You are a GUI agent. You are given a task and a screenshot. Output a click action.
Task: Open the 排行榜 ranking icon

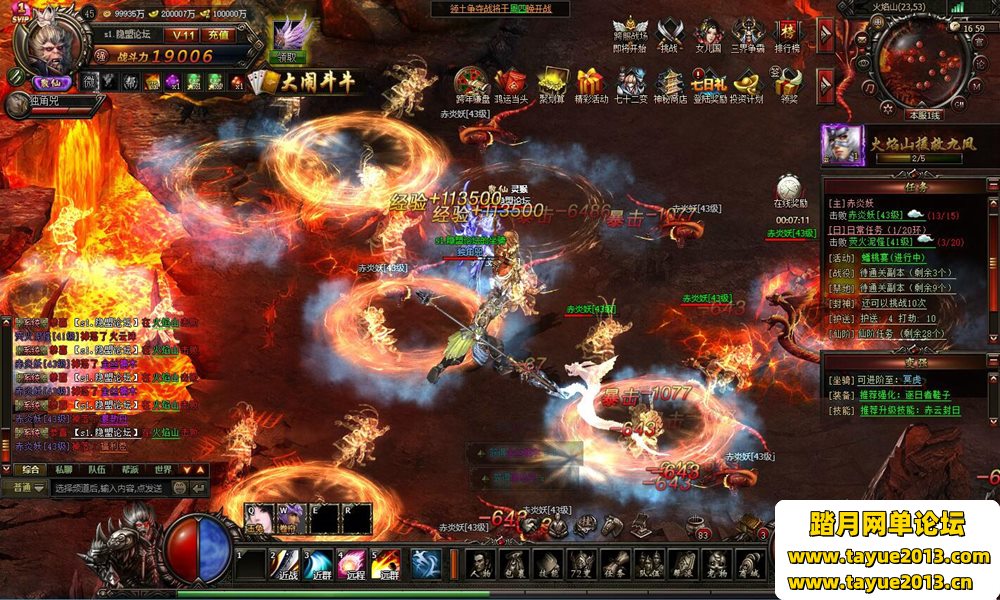click(x=790, y=34)
